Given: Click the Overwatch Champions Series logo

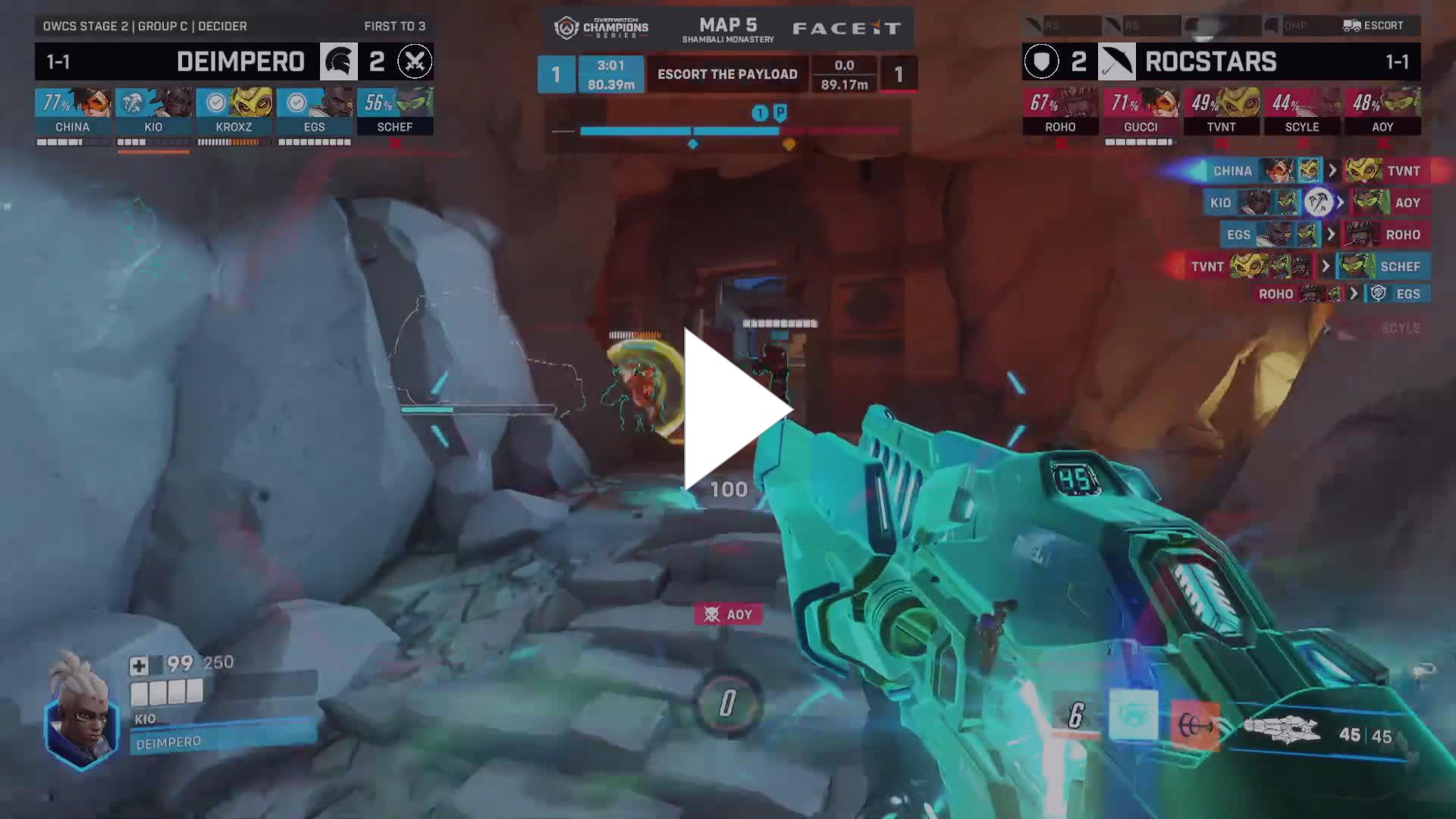Looking at the screenshot, I should (x=601, y=29).
